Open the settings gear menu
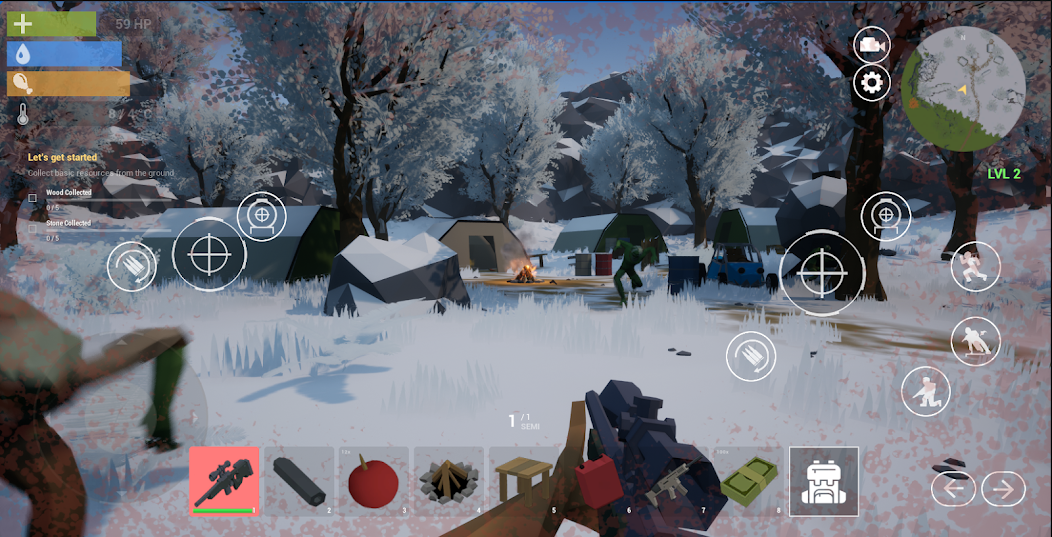The width and height of the screenshot is (1052, 537). 871,83
